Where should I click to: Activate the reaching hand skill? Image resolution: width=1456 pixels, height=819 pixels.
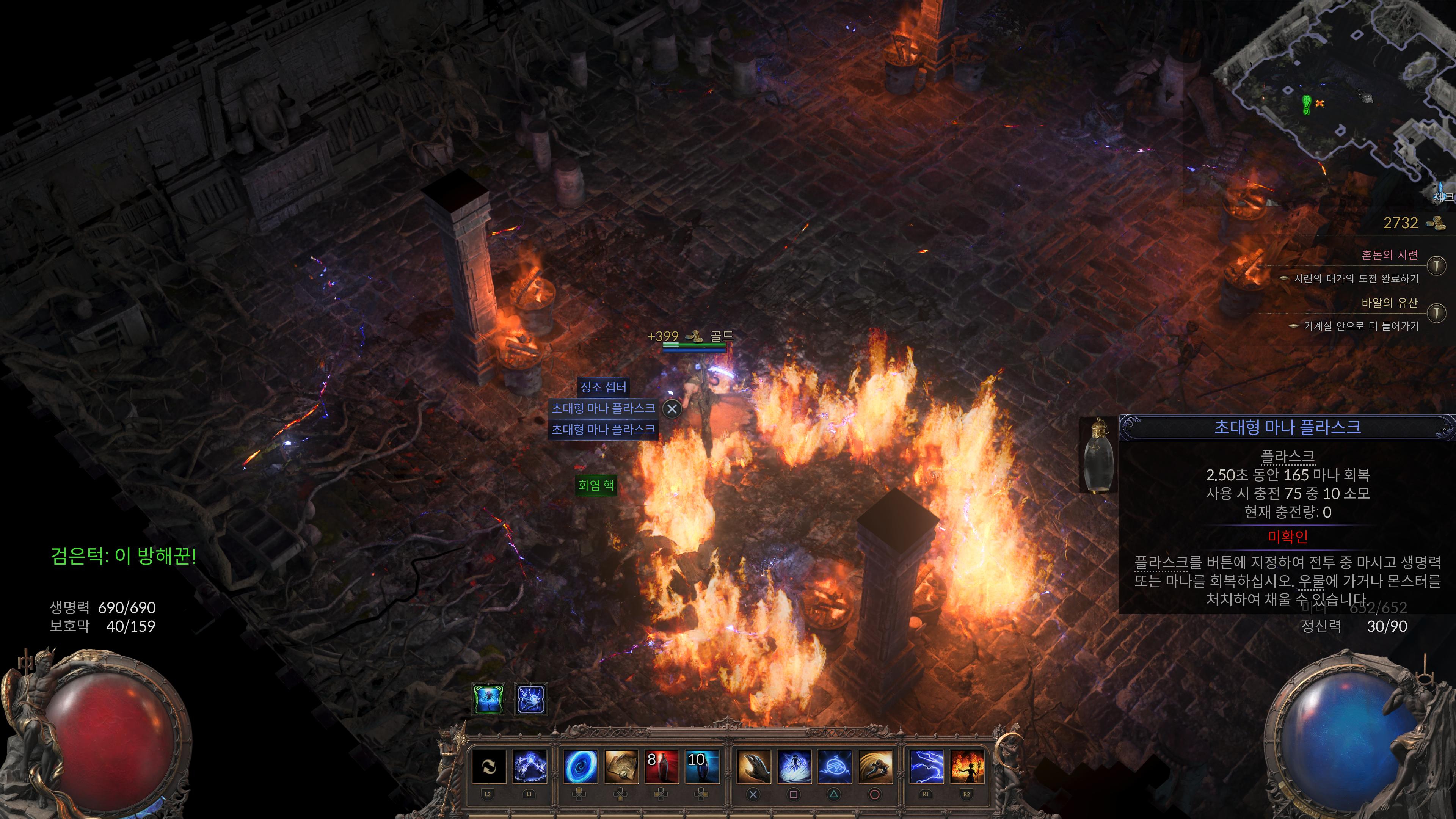pyautogui.click(x=753, y=766)
